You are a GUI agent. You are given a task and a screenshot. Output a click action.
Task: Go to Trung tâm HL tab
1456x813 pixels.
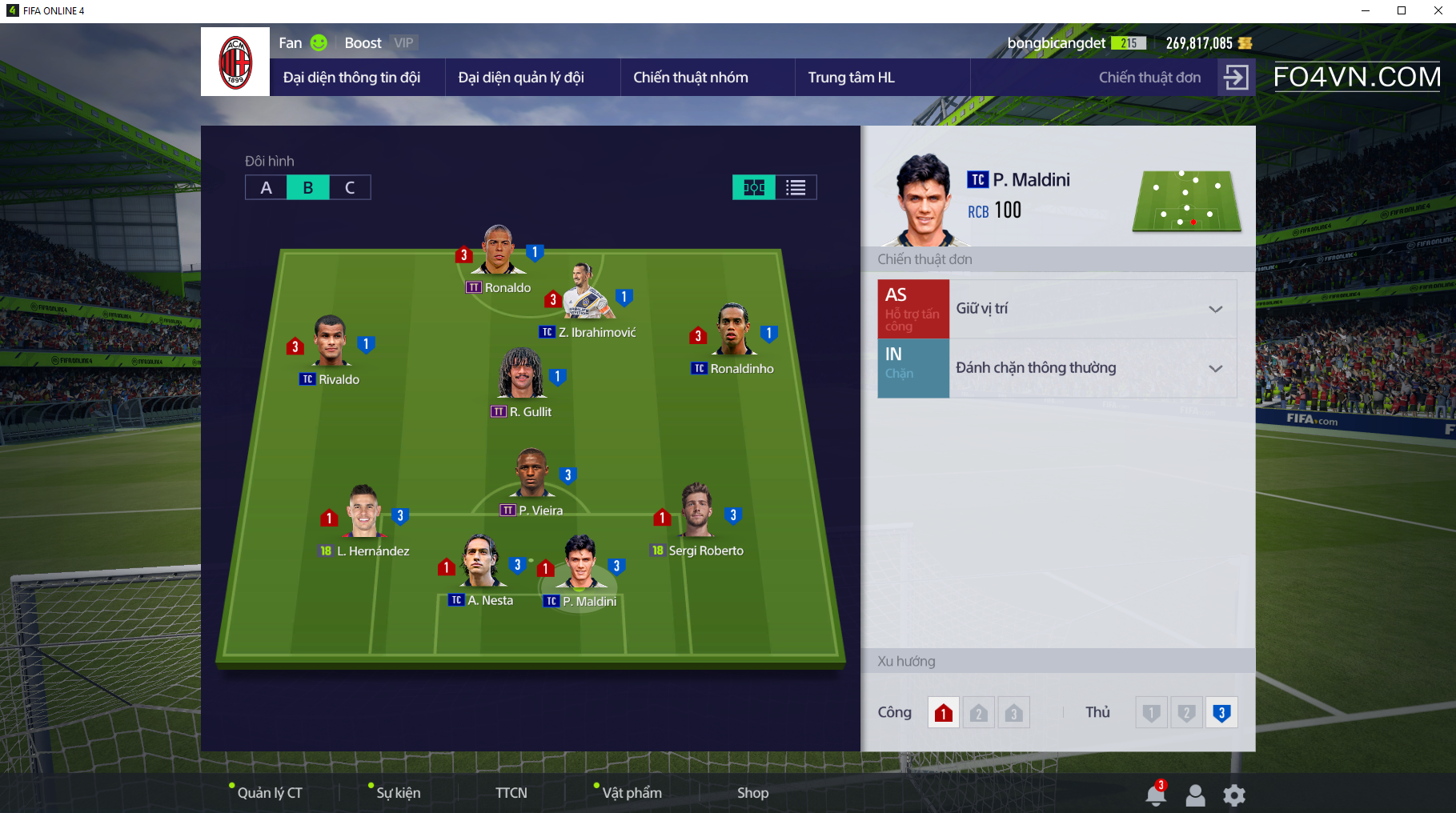851,78
